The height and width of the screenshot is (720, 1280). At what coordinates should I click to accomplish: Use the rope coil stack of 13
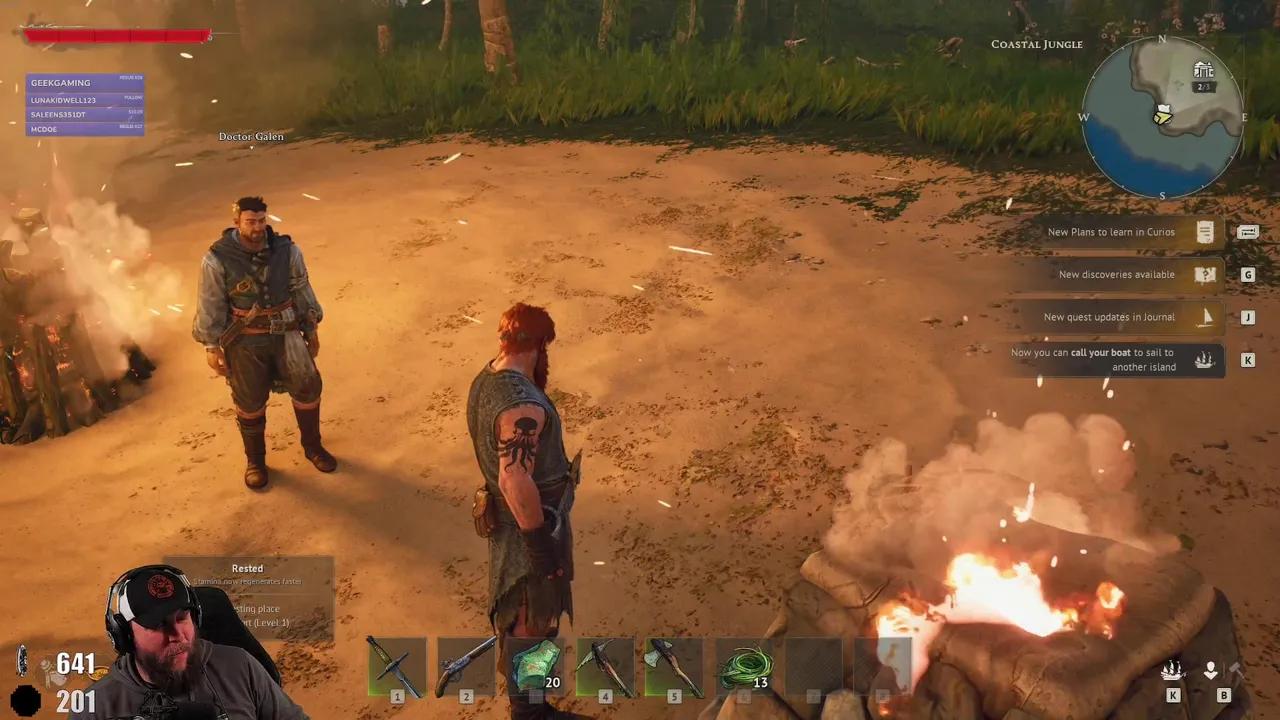click(743, 665)
